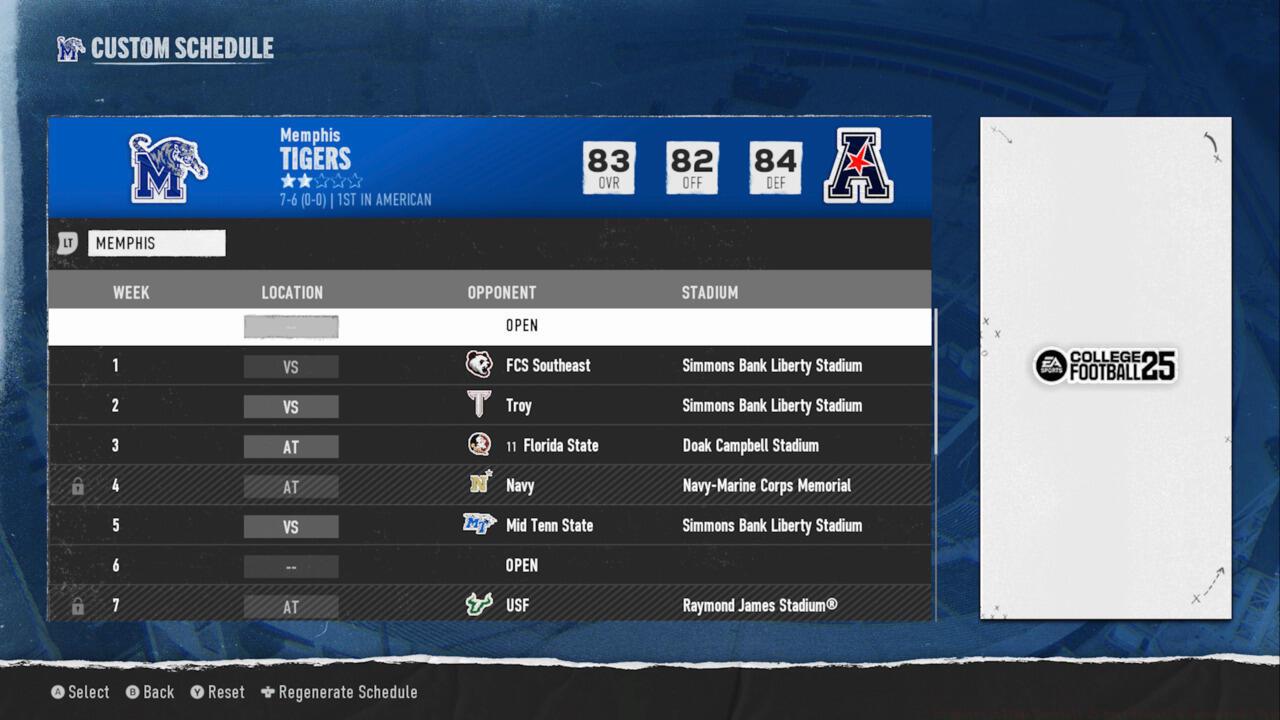Select the Florida State Seminoles logo

479,446
